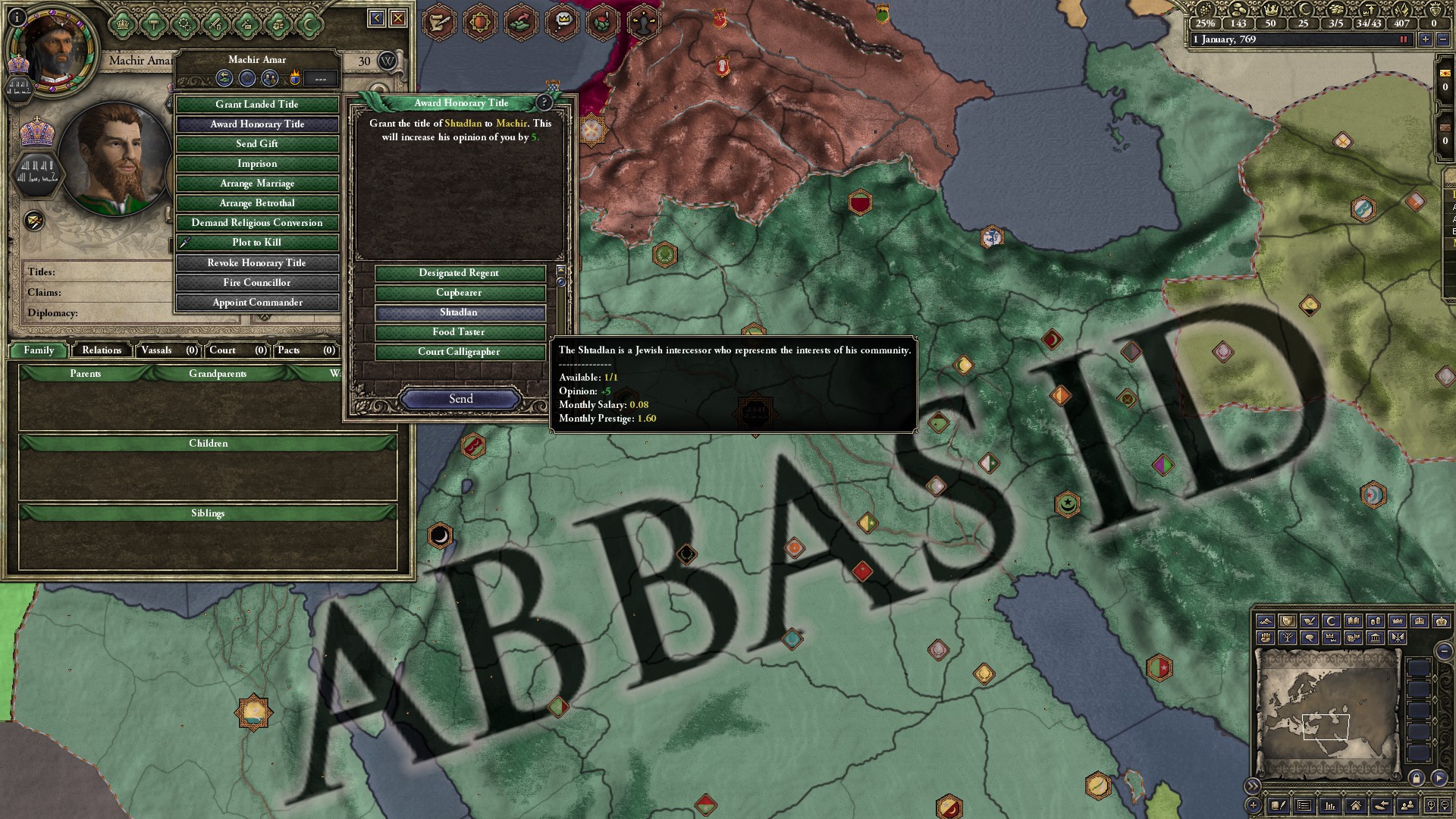Viewport: 1456px width, 819px height.
Task: Increase game speed with the plus button
Action: click(1426, 39)
